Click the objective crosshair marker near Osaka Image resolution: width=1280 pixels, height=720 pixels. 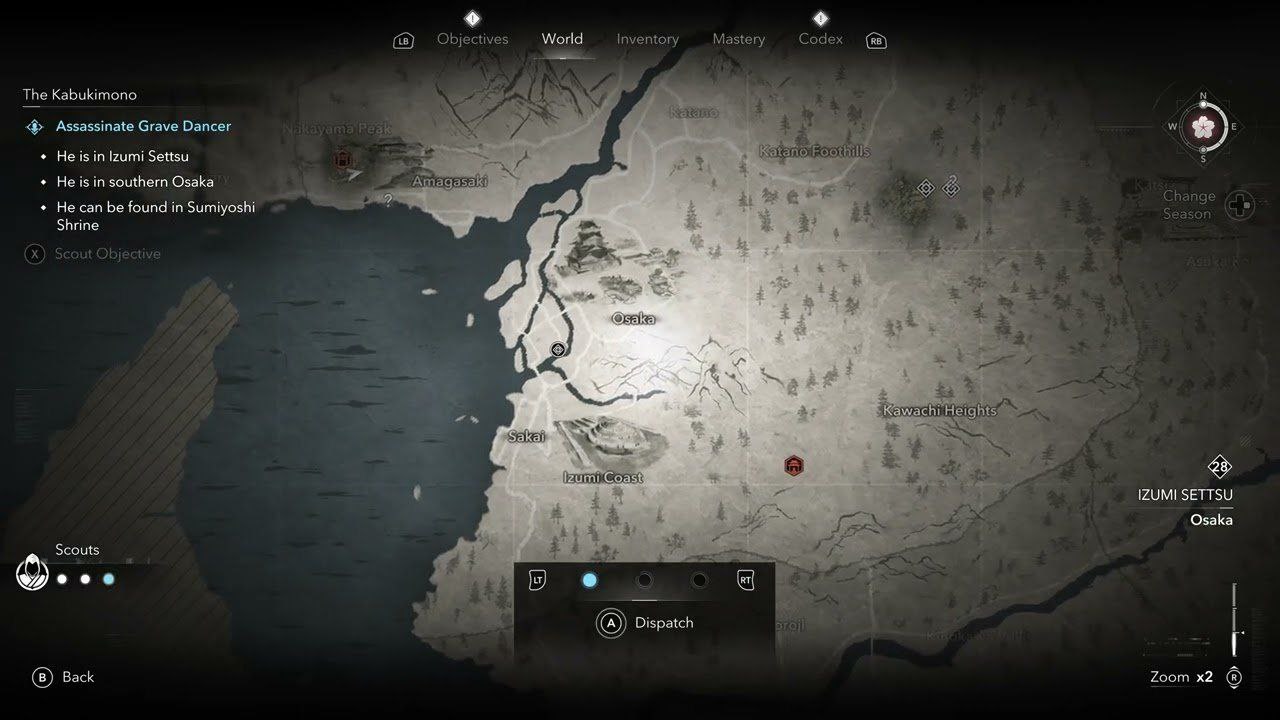pyautogui.click(x=557, y=349)
